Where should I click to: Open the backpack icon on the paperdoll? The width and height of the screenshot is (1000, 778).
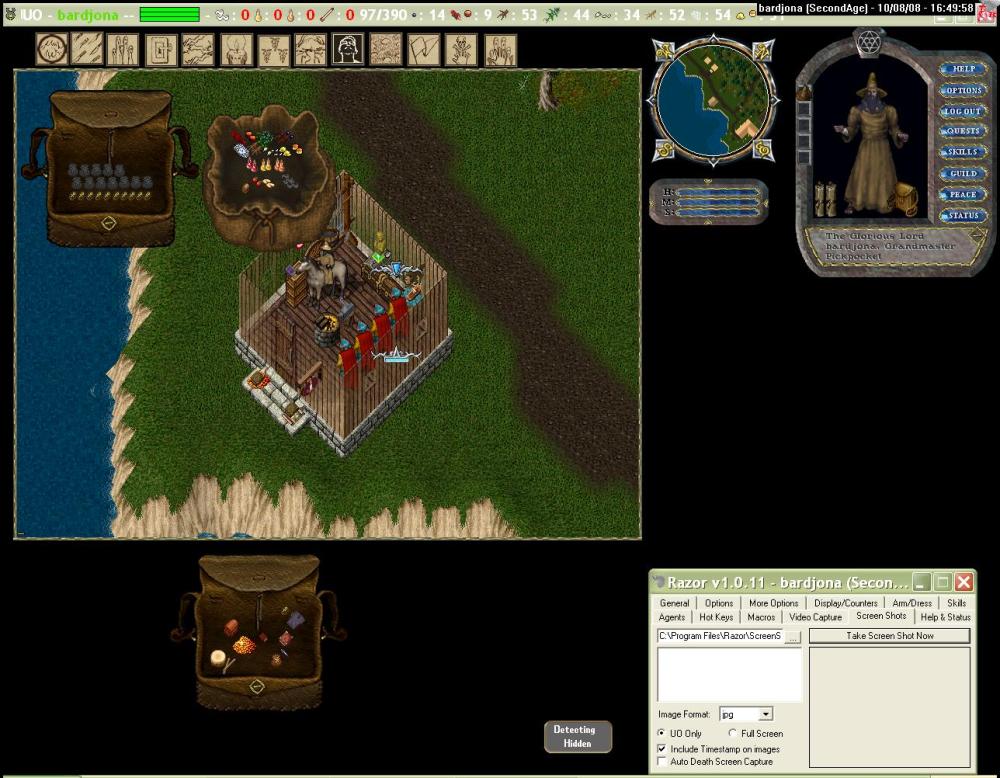point(906,198)
